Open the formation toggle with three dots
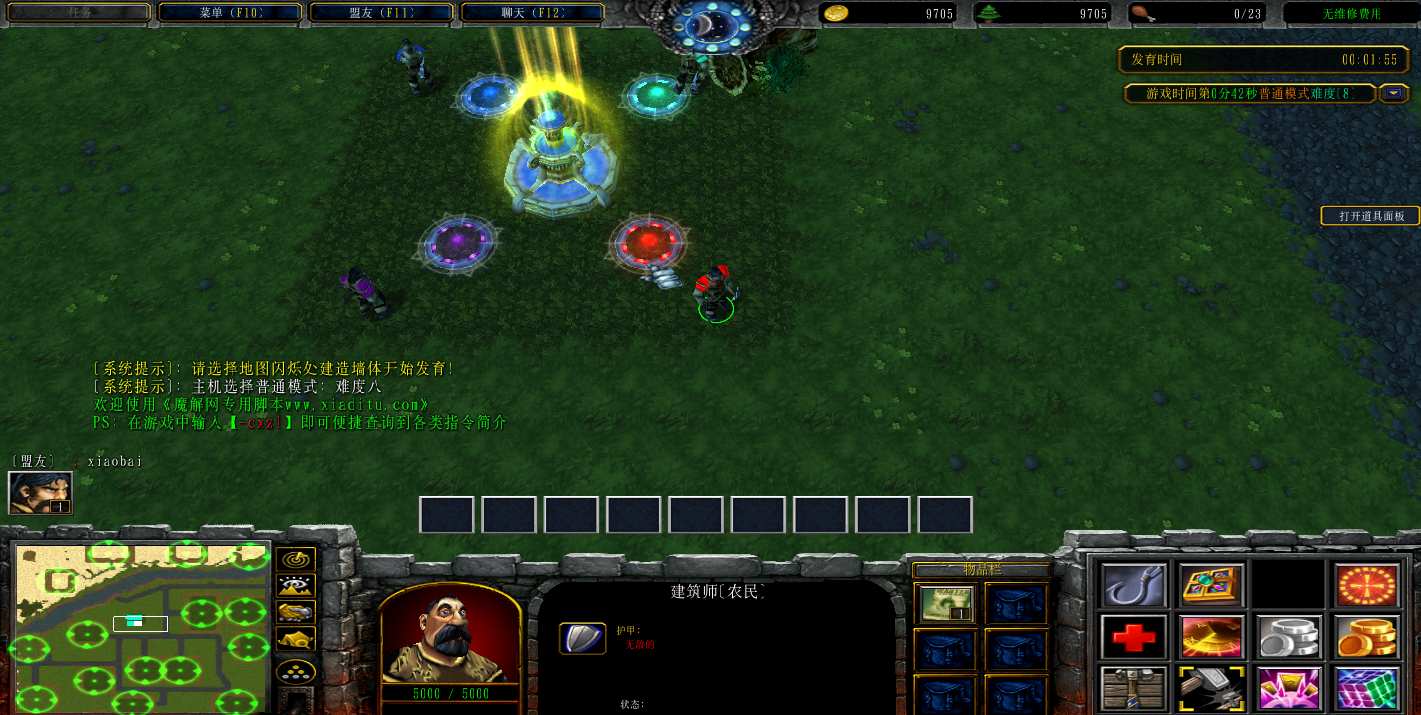The height and width of the screenshot is (715, 1421). point(296,670)
